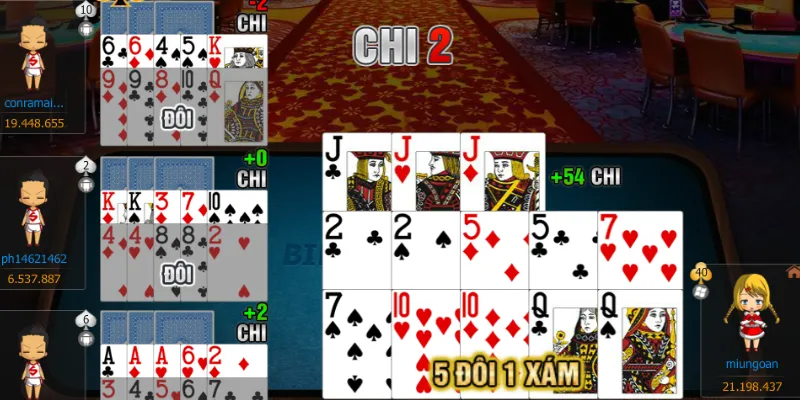Select the 7 of spades card

tap(356, 340)
